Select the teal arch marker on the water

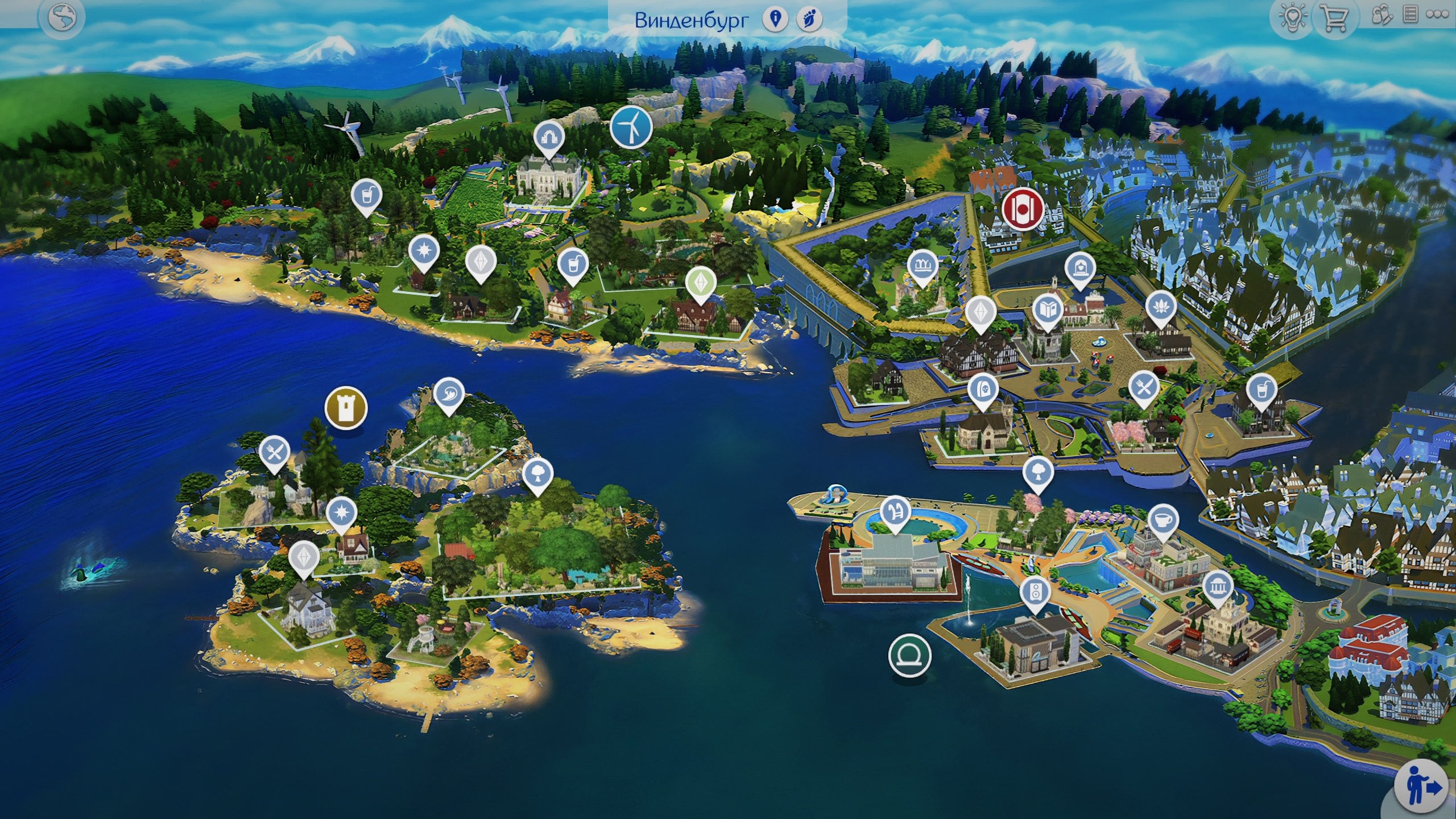pyautogui.click(x=910, y=655)
